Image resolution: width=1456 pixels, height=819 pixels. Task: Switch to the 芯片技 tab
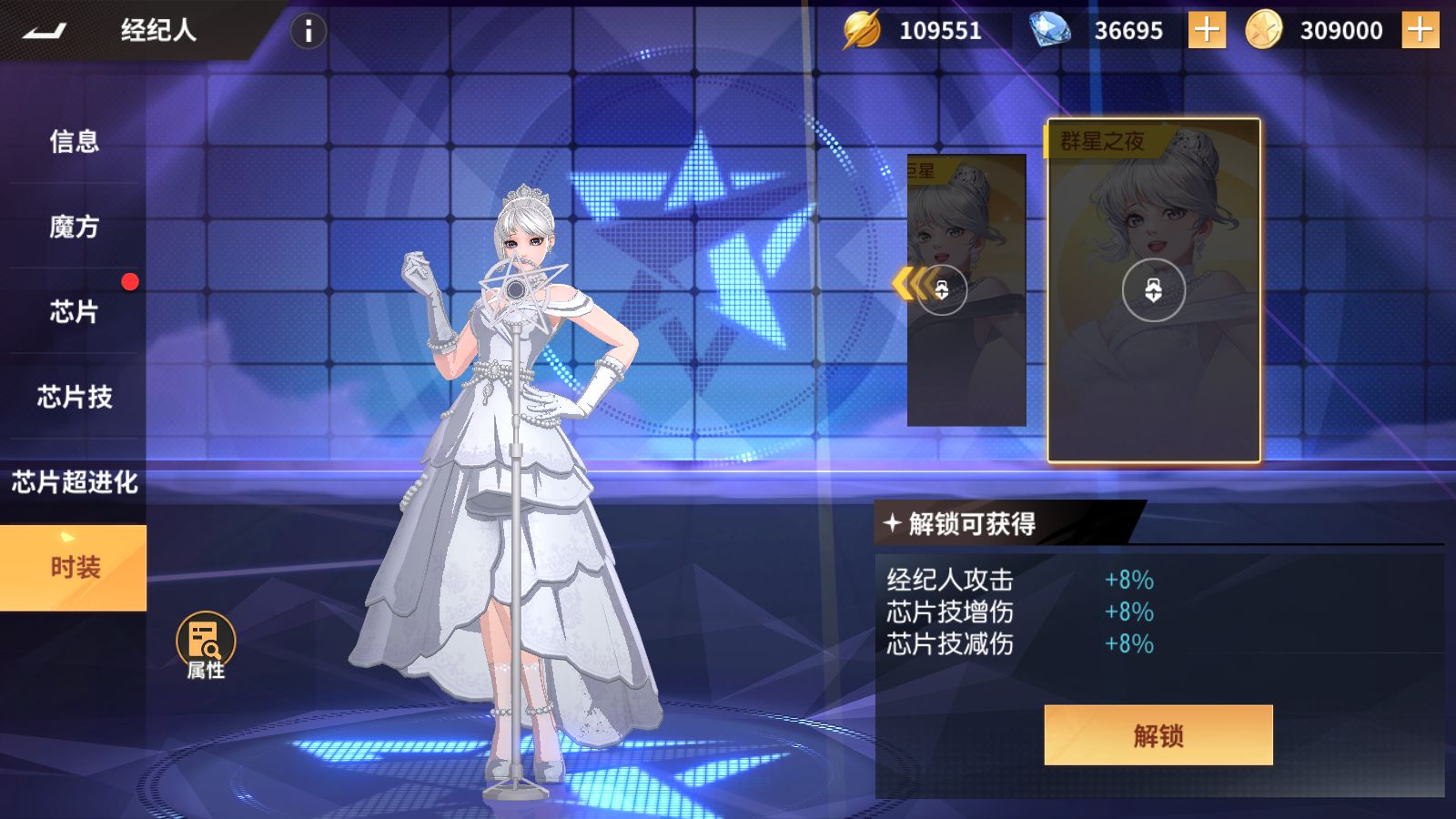tap(74, 397)
